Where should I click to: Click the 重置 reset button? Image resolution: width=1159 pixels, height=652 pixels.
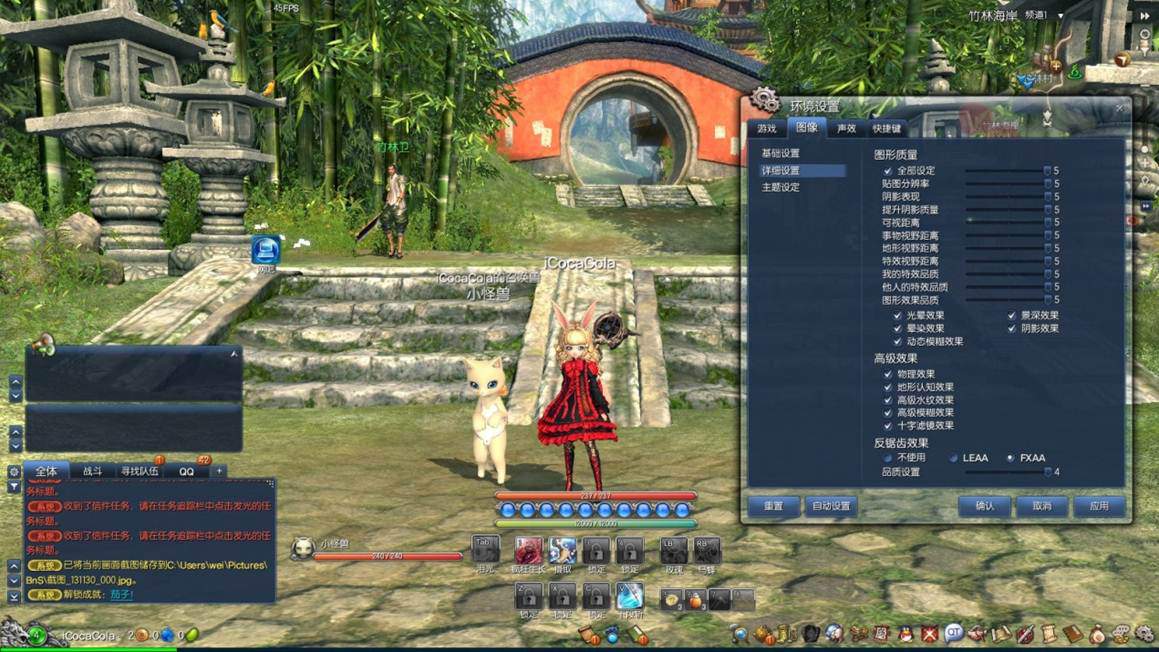click(774, 506)
